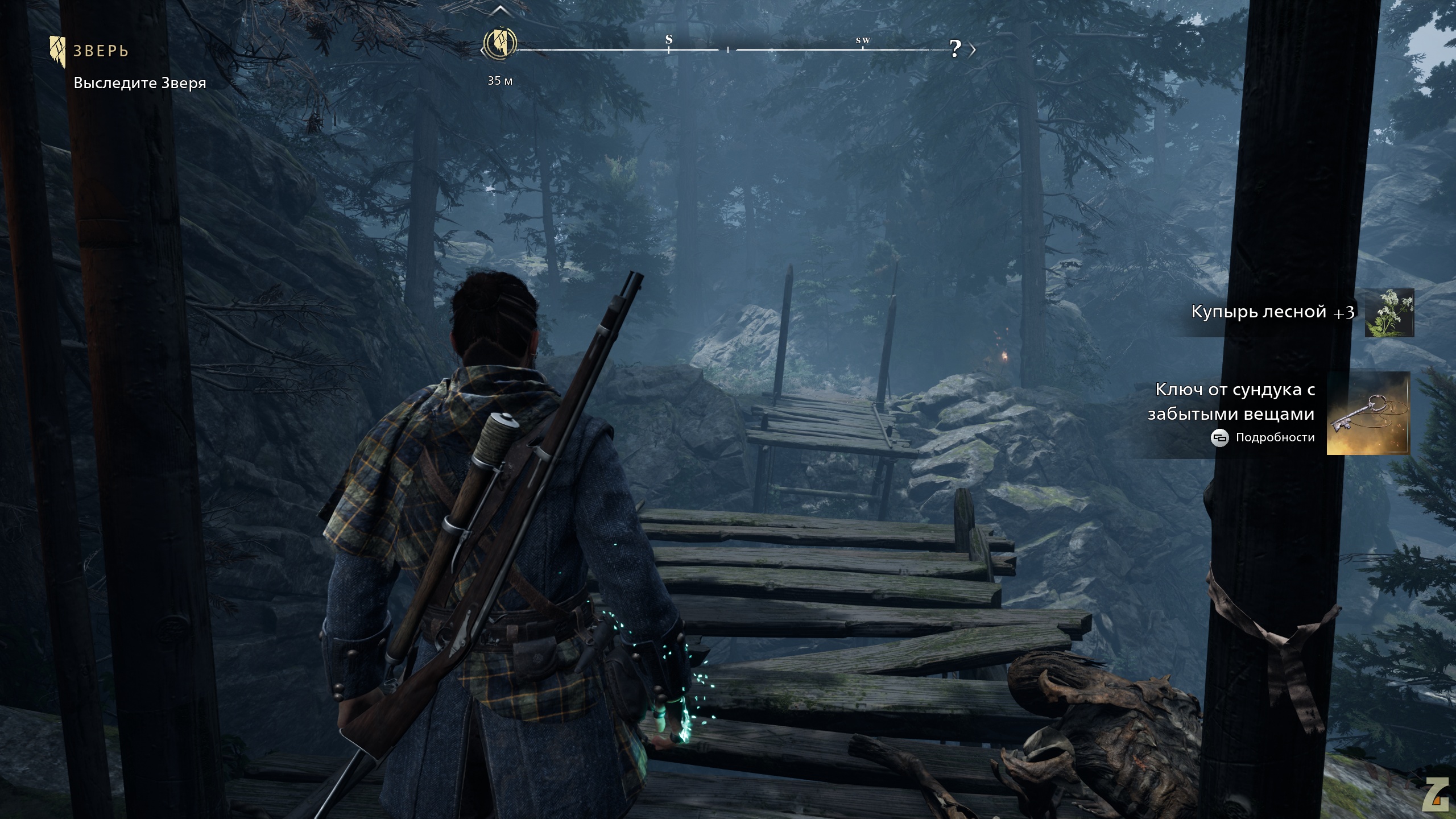Click the Z watermark logo in the corner
This screenshot has width=1456, height=819.
point(1437,795)
